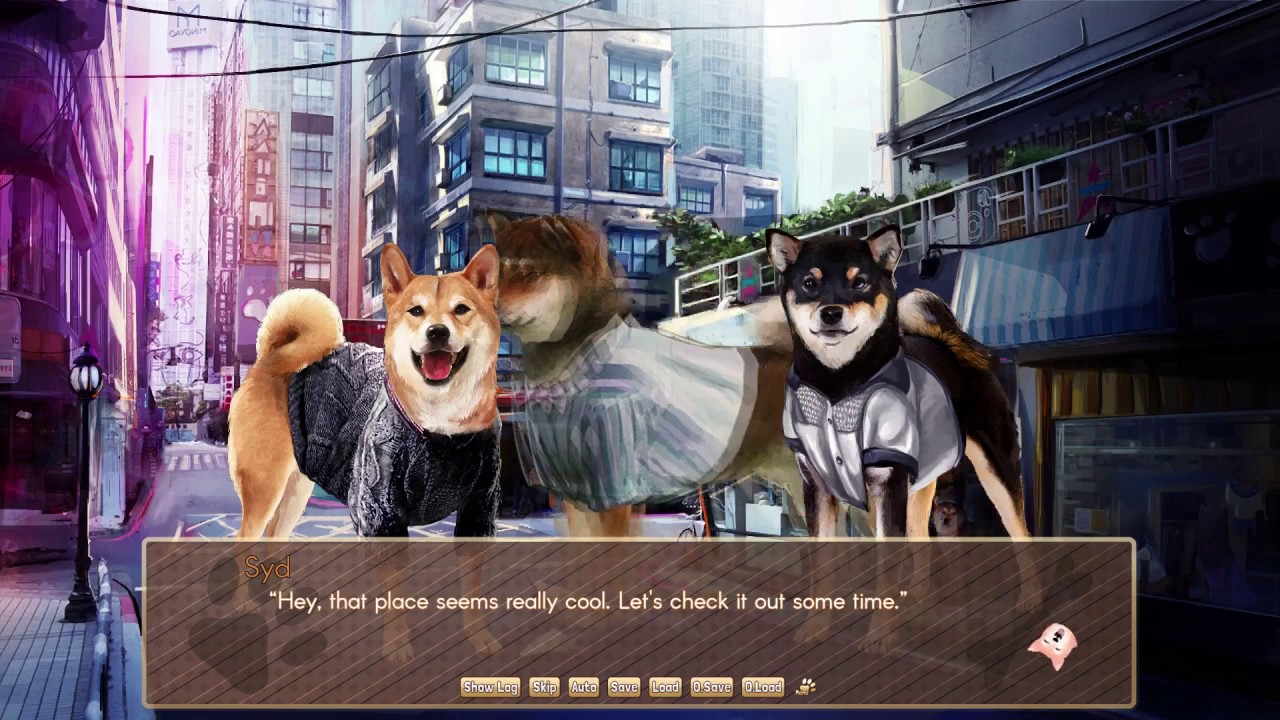Click the white paw sign in the cityscape
The image size is (1280, 720).
tap(253, 304)
